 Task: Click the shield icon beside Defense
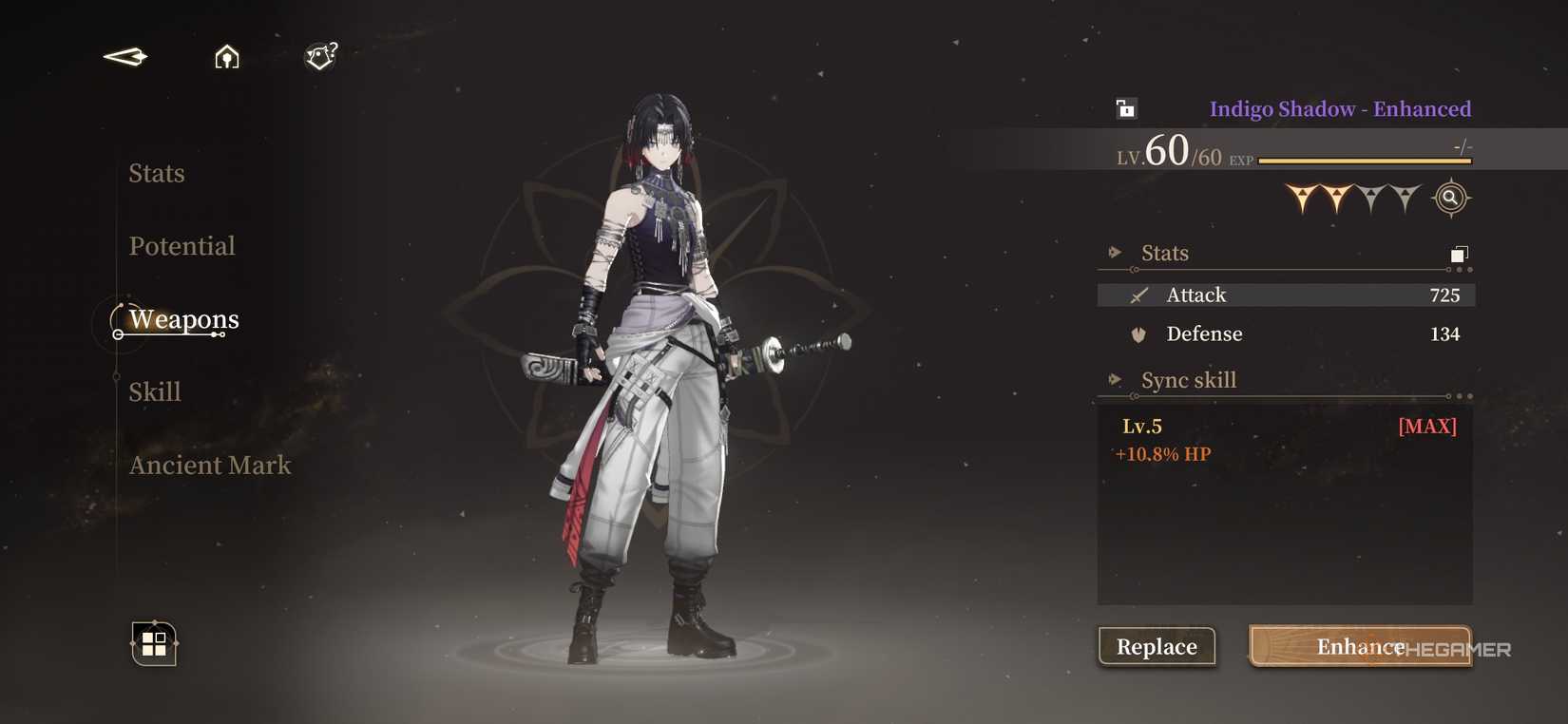tap(1137, 333)
